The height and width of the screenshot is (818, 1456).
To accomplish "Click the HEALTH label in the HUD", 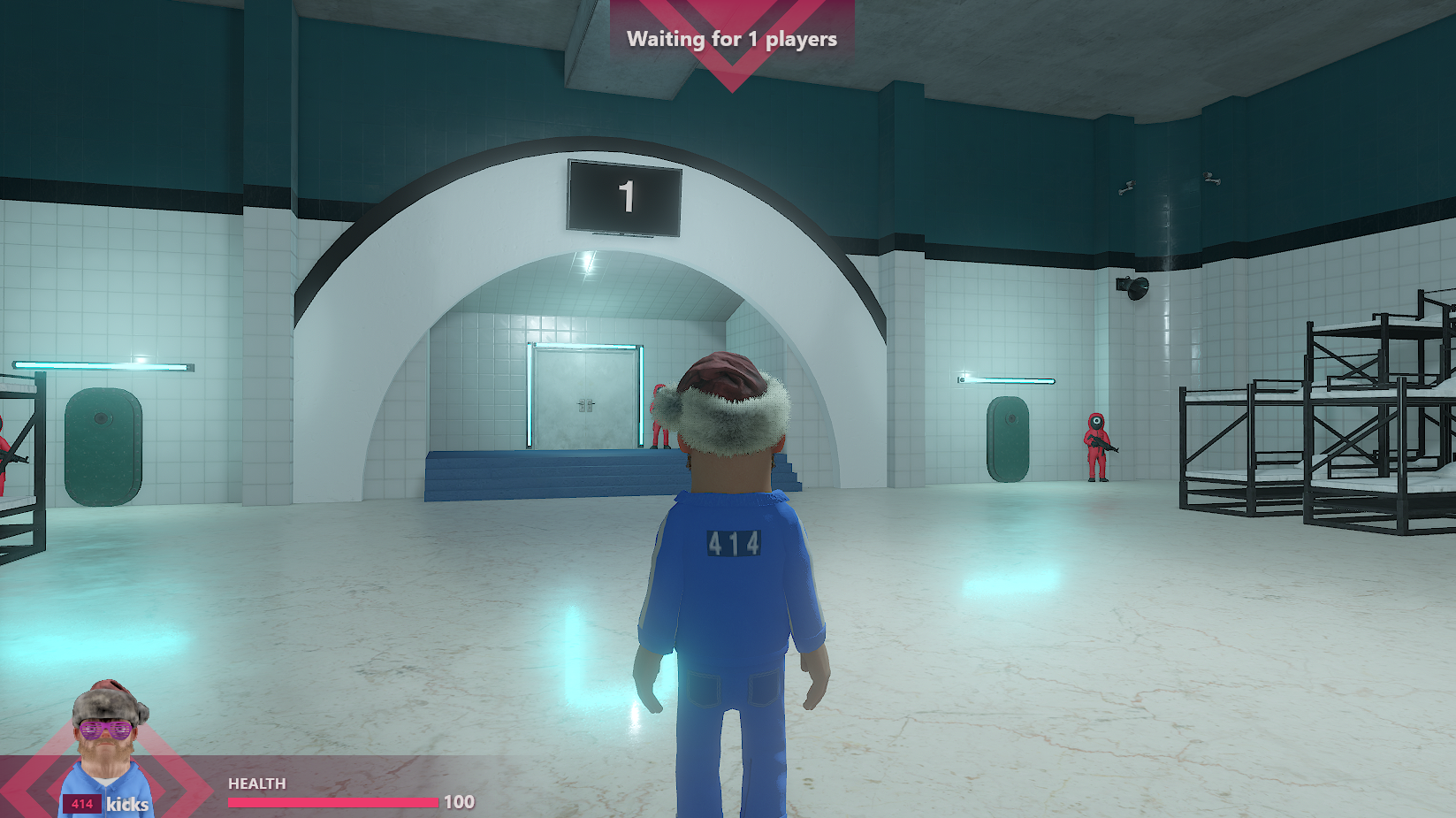I will pos(255,784).
